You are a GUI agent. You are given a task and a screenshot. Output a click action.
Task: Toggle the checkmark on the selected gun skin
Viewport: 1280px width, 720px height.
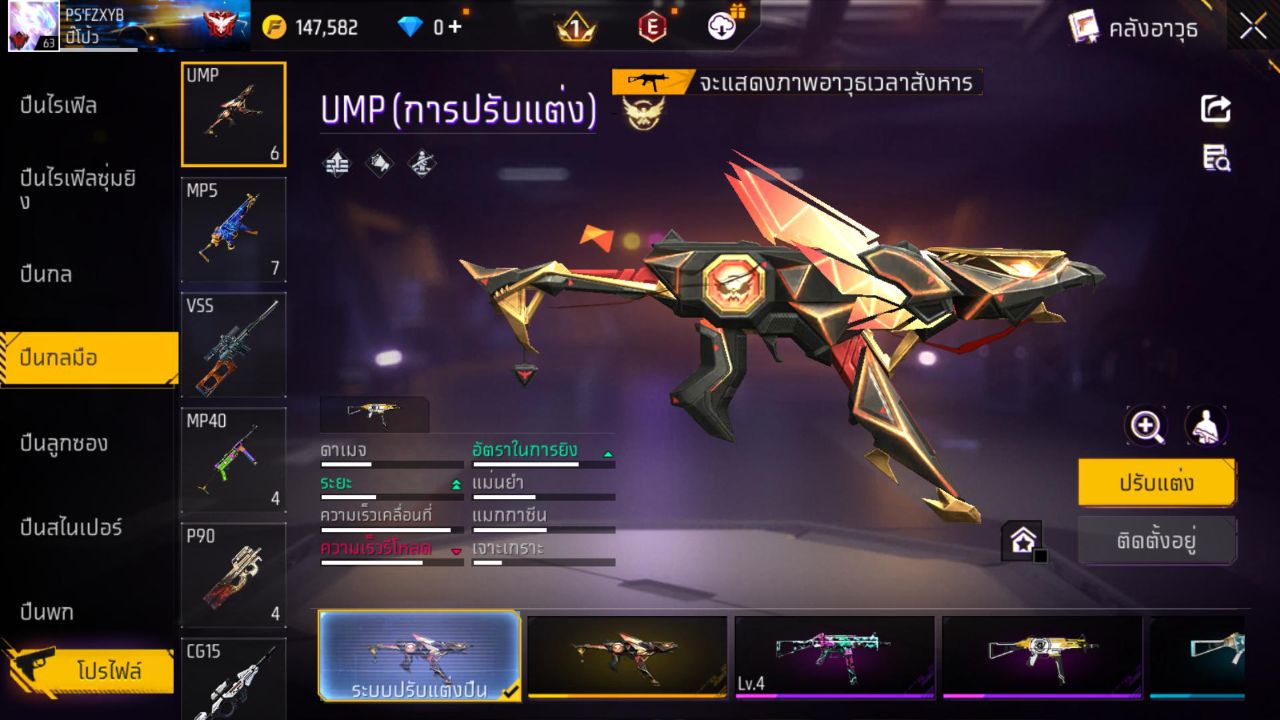pos(509,690)
